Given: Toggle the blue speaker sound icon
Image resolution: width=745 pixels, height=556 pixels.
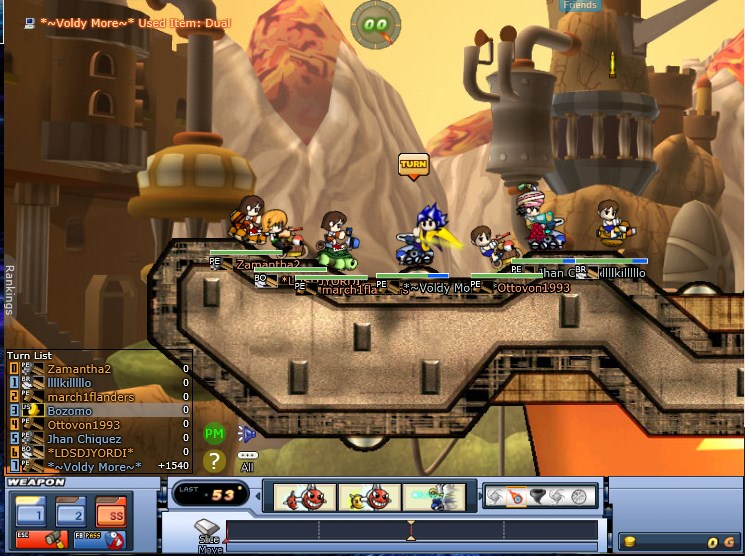Looking at the screenshot, I should (246, 433).
